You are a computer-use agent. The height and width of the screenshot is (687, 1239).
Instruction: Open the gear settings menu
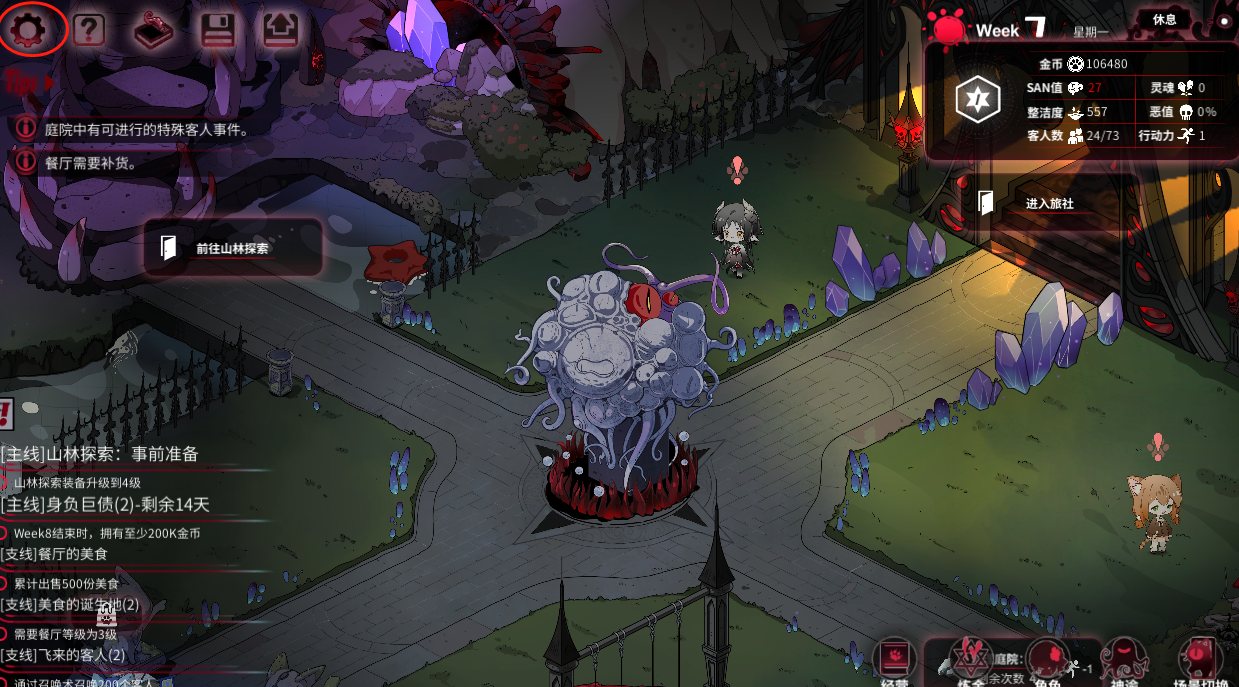click(x=33, y=29)
